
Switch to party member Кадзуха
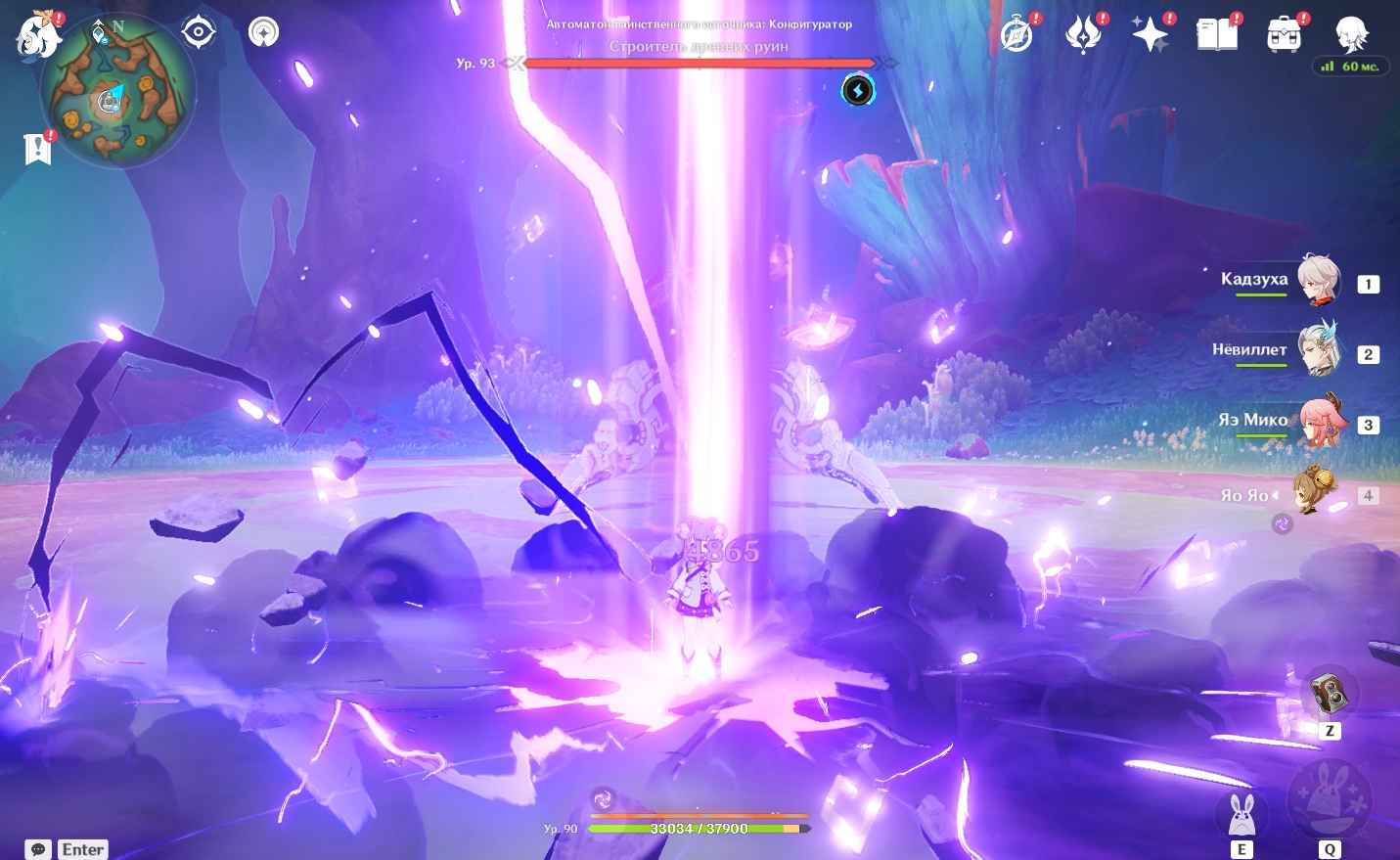click(x=1319, y=281)
